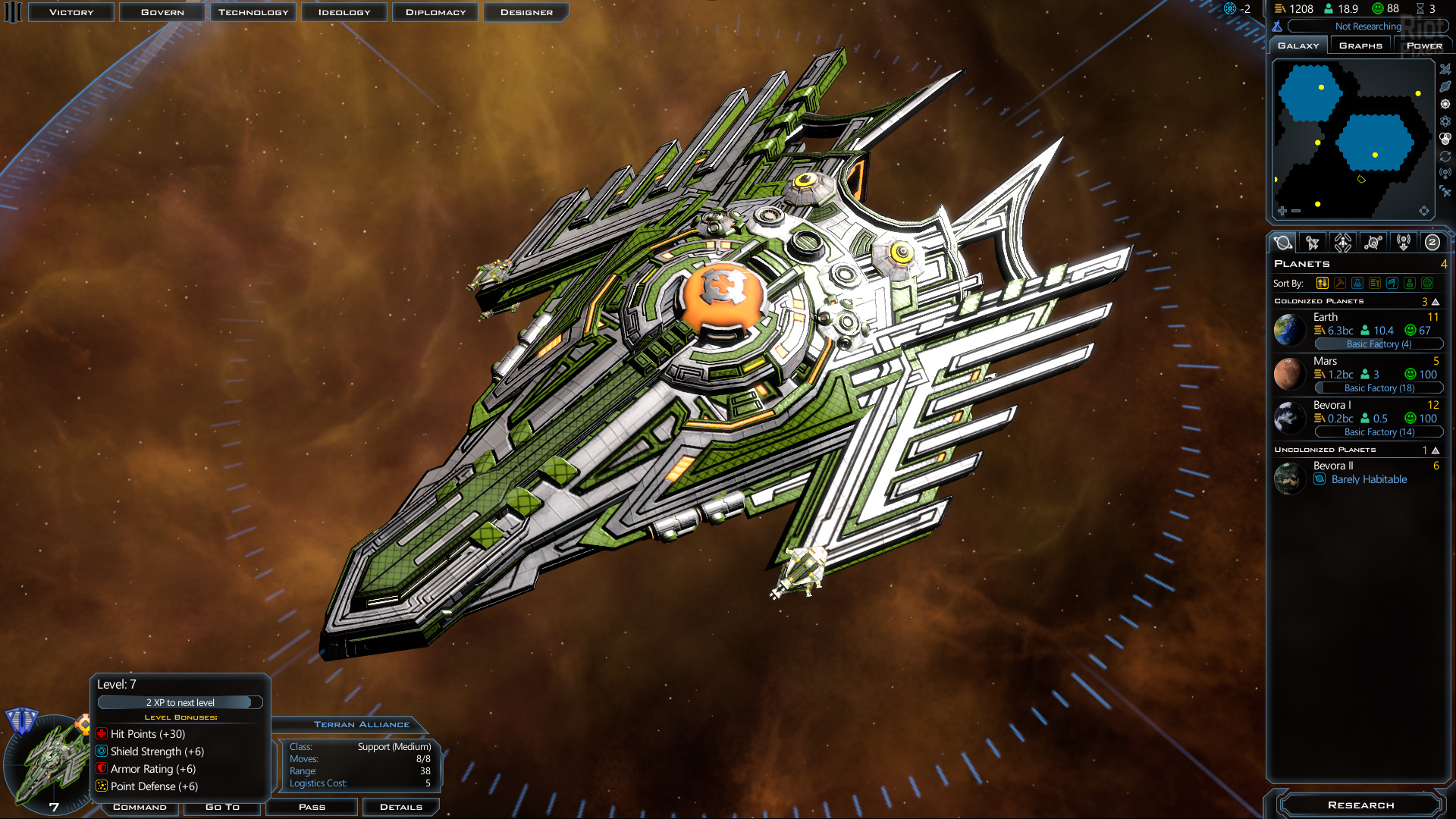Screen dimensions: 1456x819
Task: Switch to the Power tab
Action: 1424,45
